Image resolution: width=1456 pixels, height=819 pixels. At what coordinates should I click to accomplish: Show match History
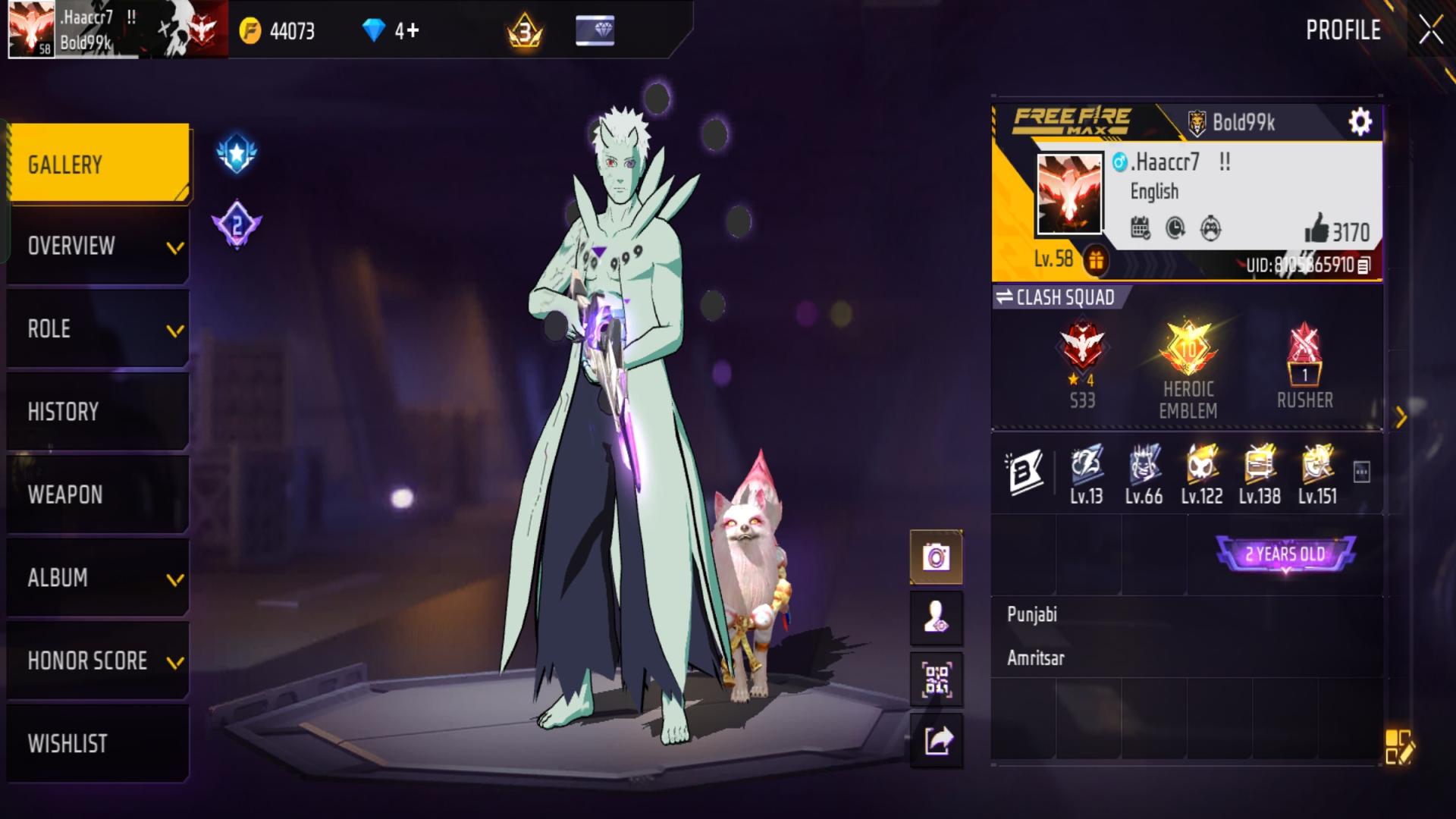(99, 412)
